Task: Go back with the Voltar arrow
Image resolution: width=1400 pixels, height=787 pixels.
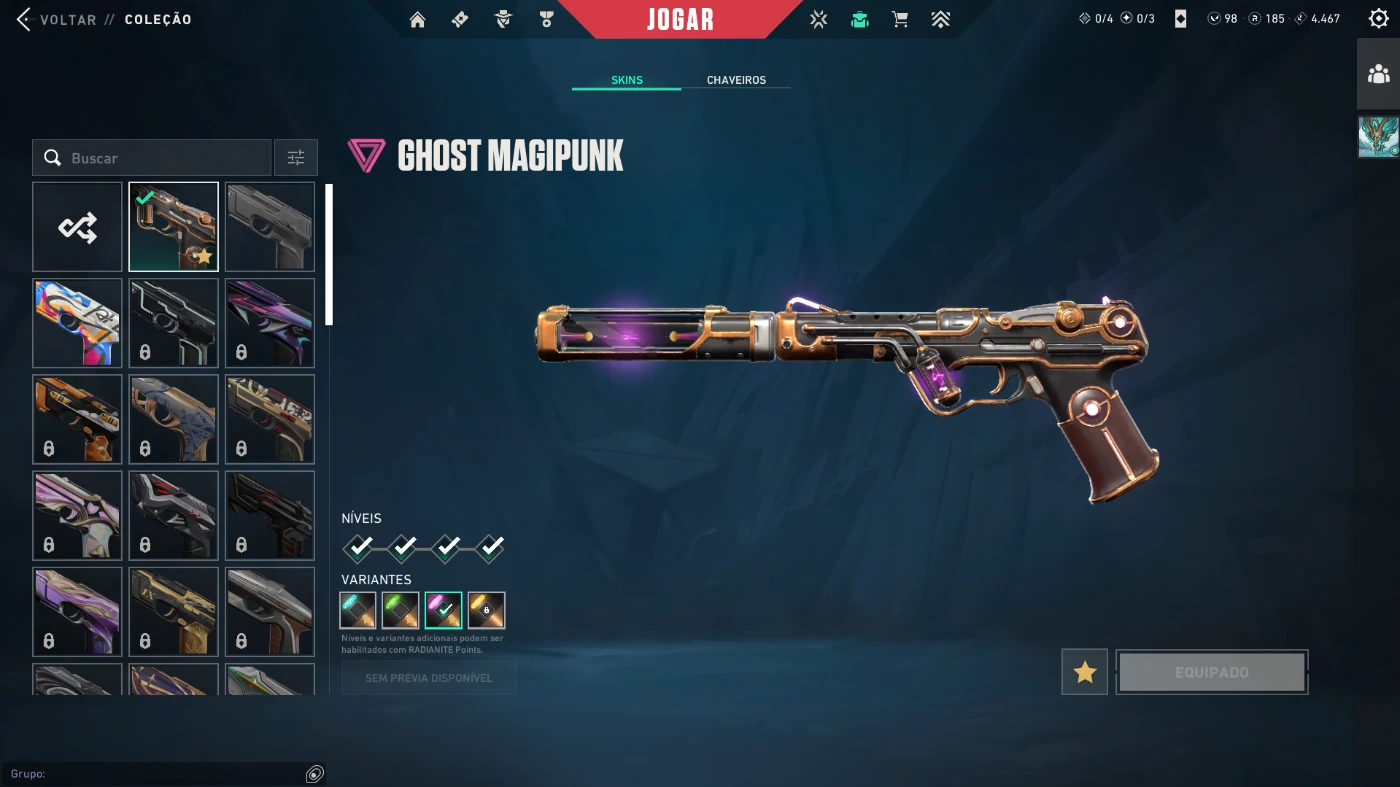Action: click(25, 19)
